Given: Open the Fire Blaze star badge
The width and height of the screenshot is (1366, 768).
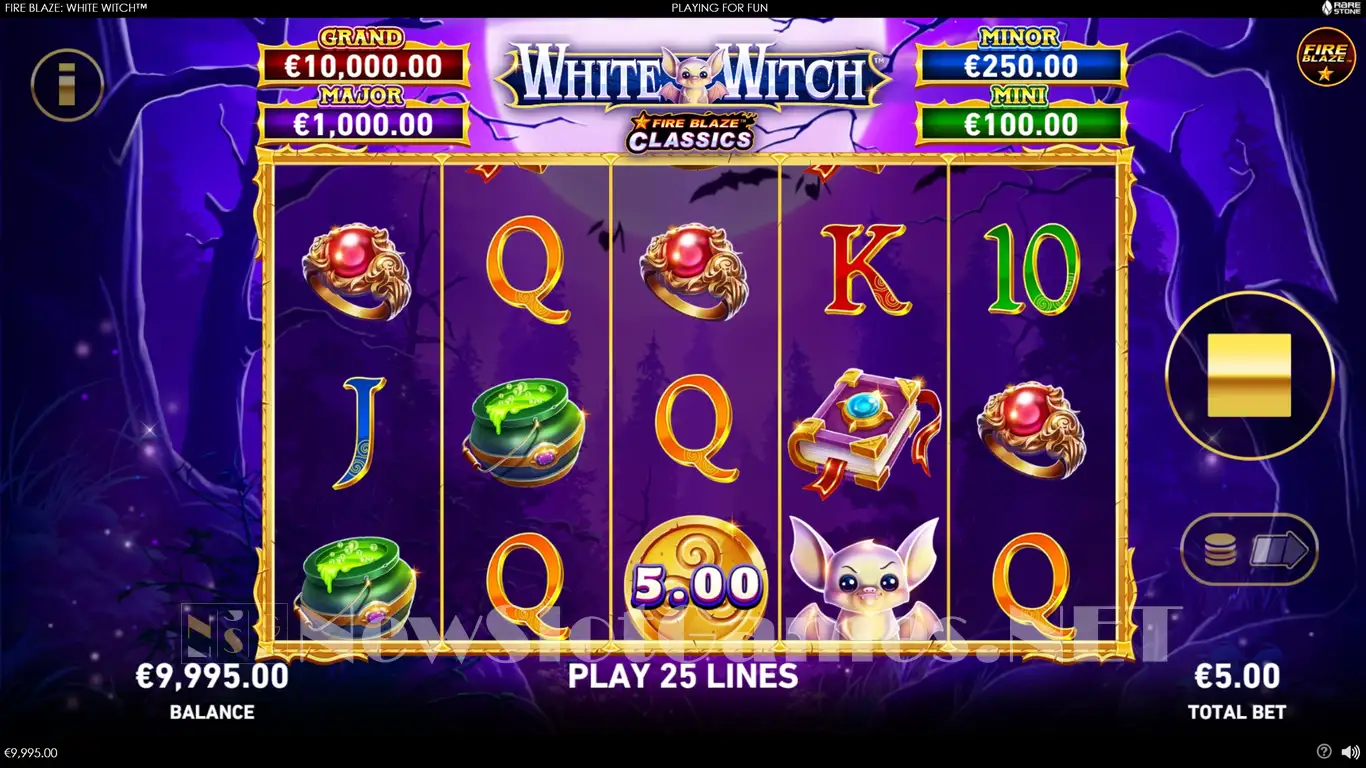Looking at the screenshot, I should click(x=1326, y=57).
